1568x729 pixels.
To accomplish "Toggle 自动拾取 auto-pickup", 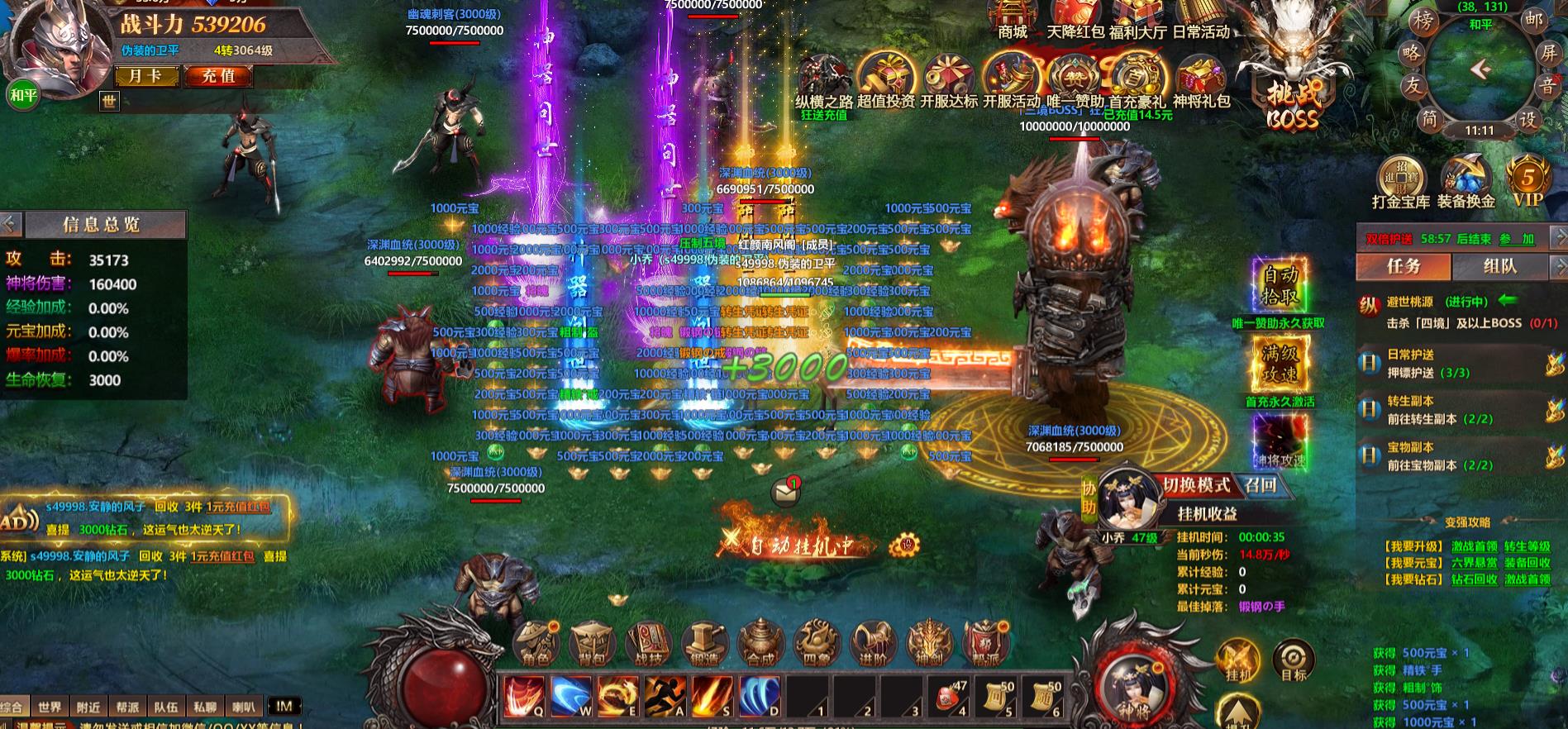I will click(x=1280, y=285).
